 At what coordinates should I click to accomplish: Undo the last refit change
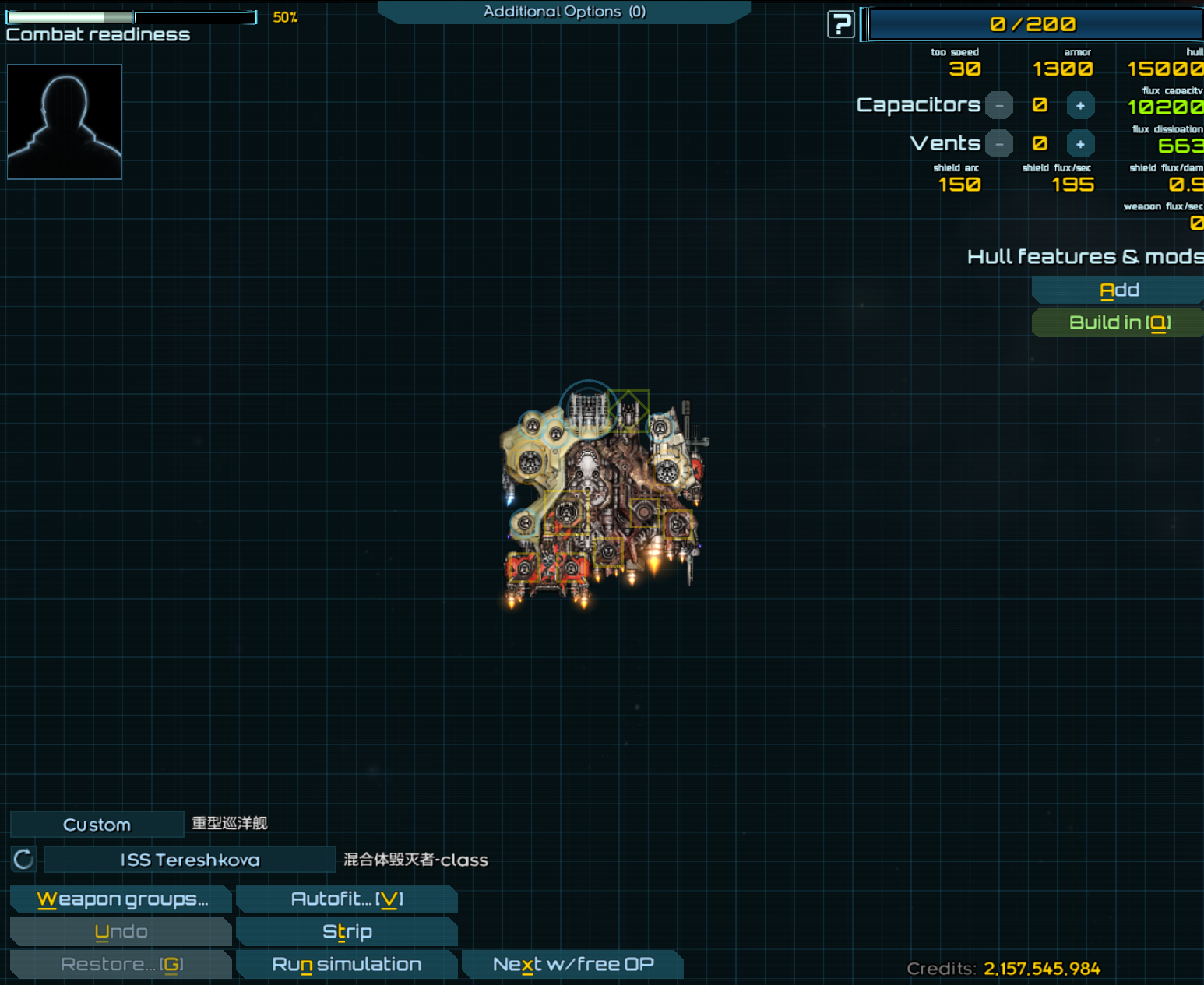pos(121,932)
